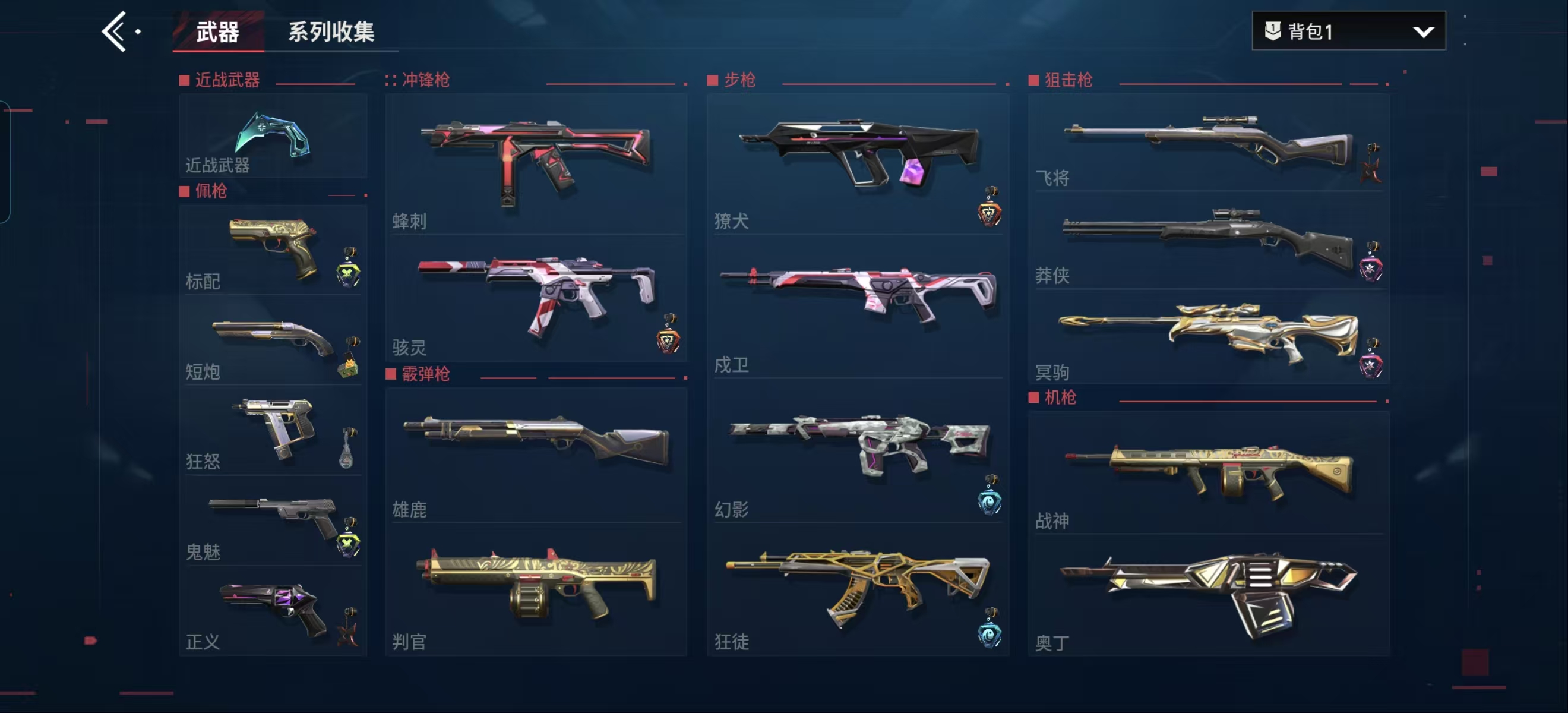Go back using the arrow button
The height and width of the screenshot is (713, 1568).
115,31
